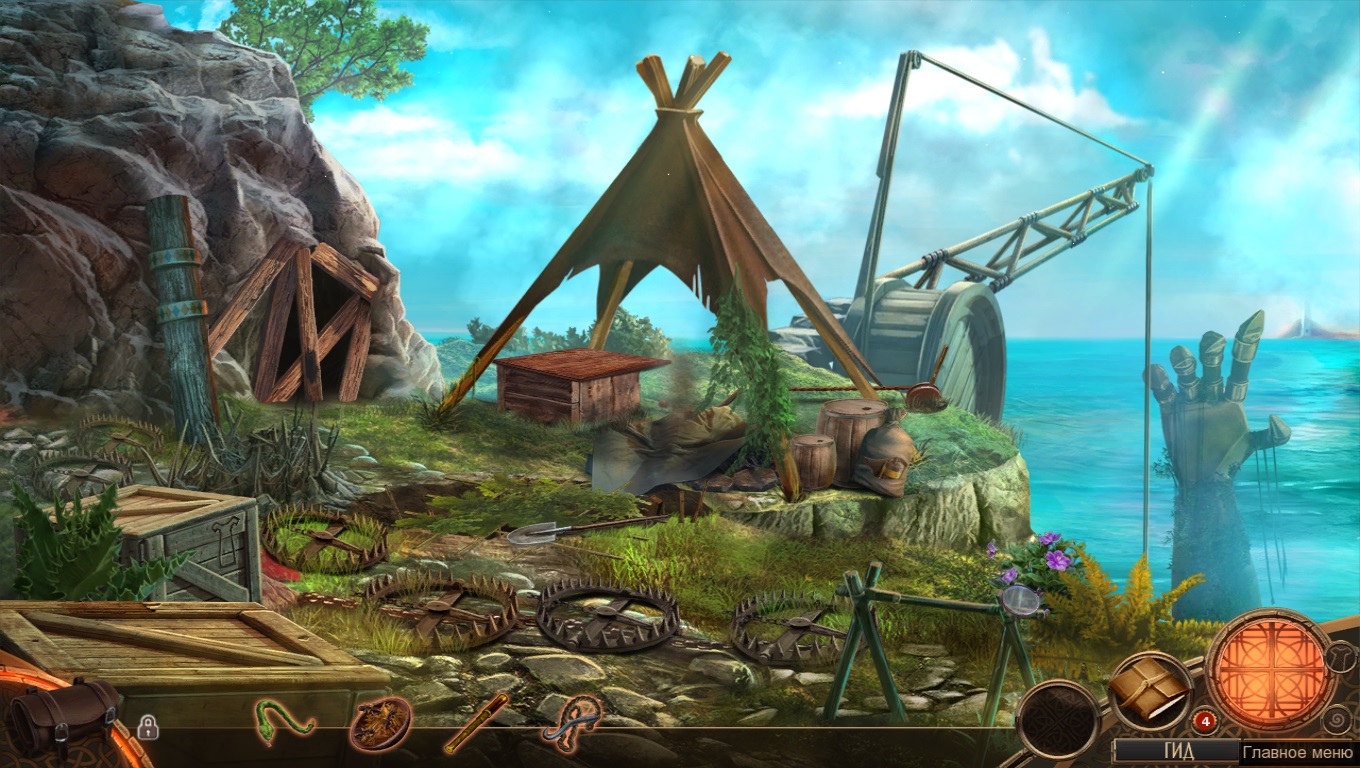Toggle the inventory panel lock

[x=148, y=728]
